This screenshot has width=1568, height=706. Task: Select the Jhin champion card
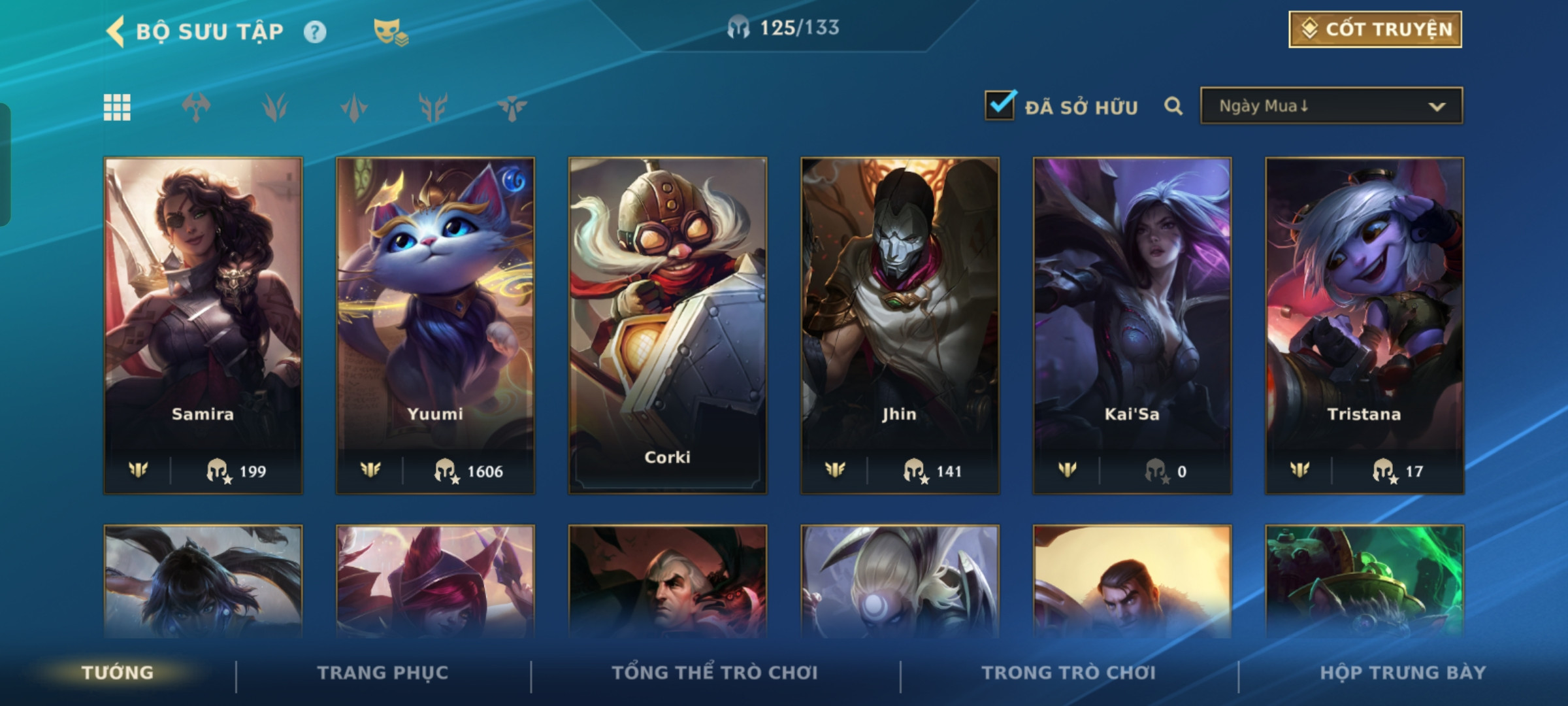[900, 325]
